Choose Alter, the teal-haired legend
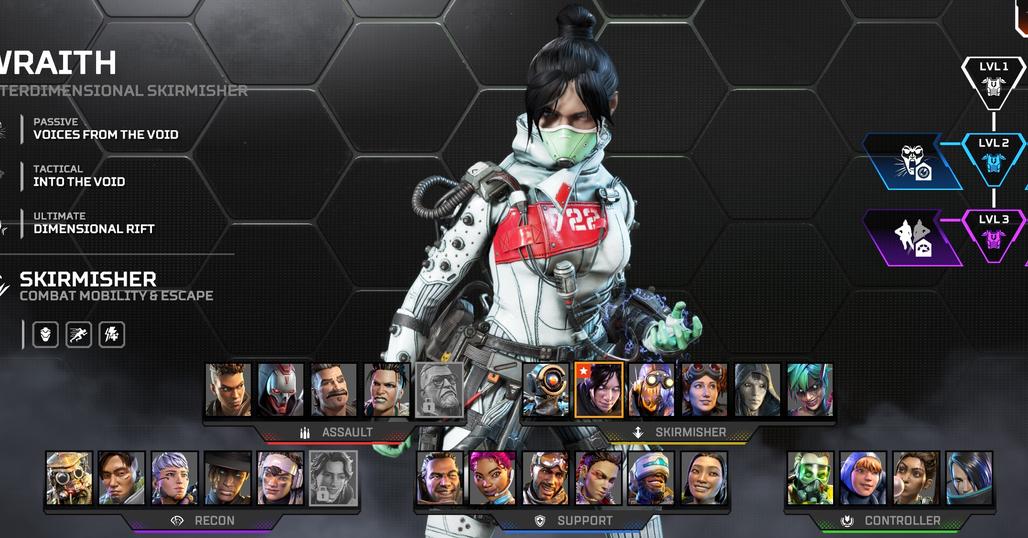The image size is (1028, 538). [x=810, y=390]
